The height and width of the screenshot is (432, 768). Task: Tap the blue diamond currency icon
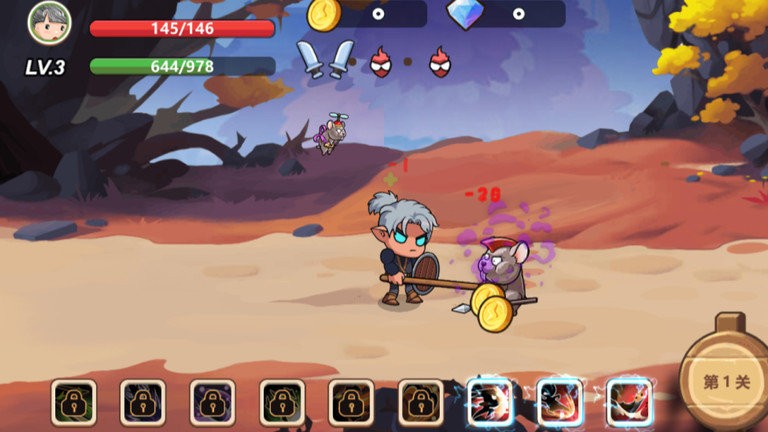464,13
